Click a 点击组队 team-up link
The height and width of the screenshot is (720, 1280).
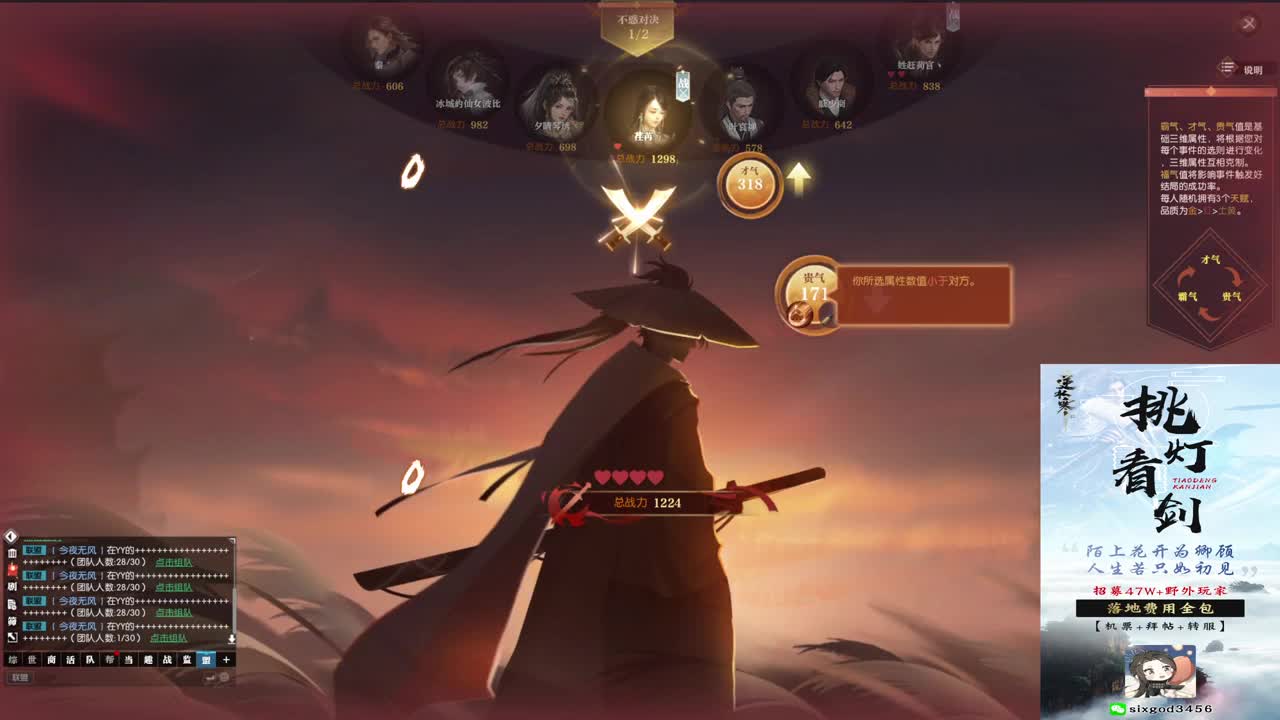coord(174,563)
